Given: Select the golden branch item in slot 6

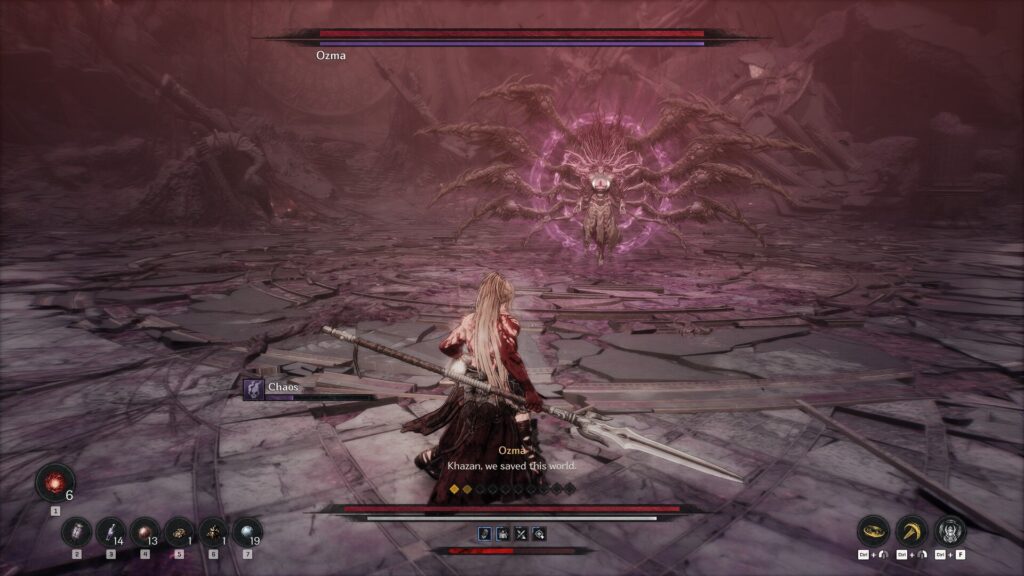Looking at the screenshot, I should (x=213, y=531).
